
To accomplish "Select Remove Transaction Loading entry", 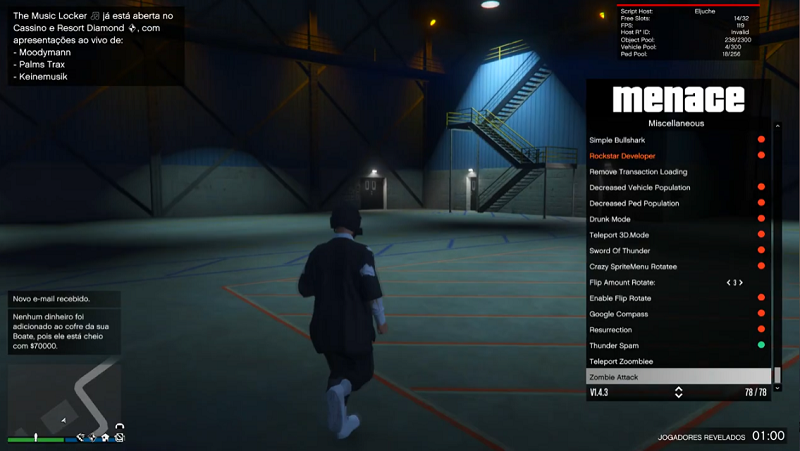I will click(638, 172).
